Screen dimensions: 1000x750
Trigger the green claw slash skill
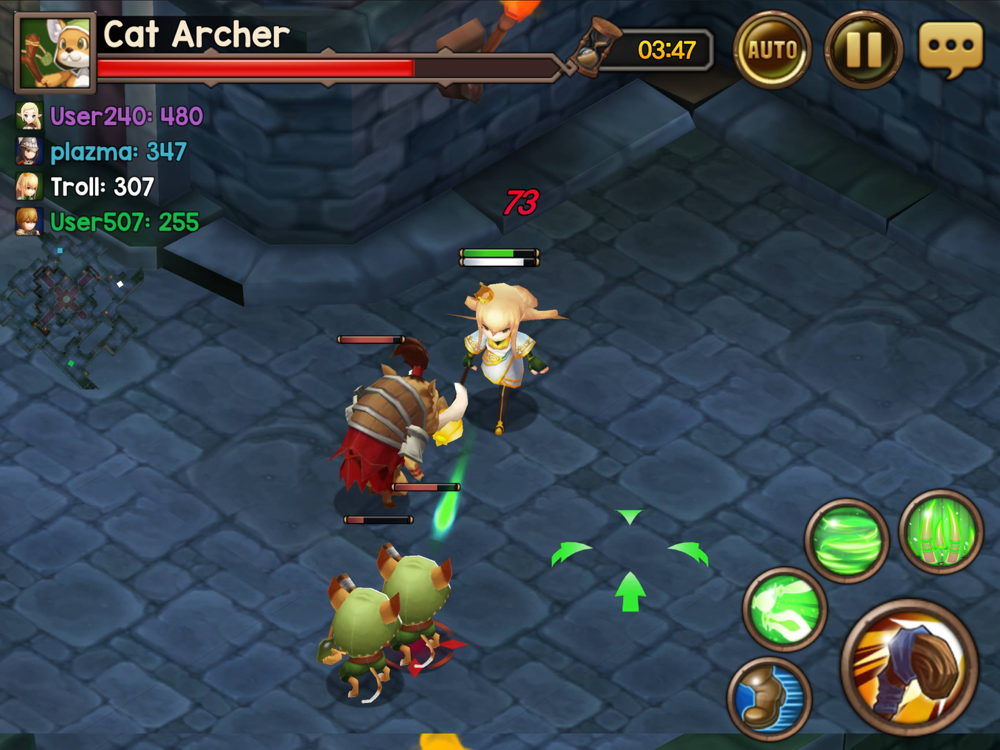(940, 531)
